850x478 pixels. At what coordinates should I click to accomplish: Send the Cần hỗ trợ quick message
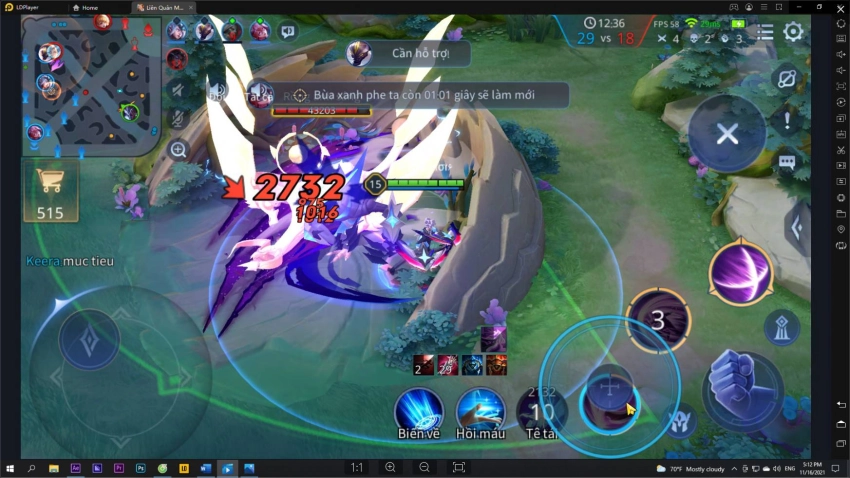(407, 53)
